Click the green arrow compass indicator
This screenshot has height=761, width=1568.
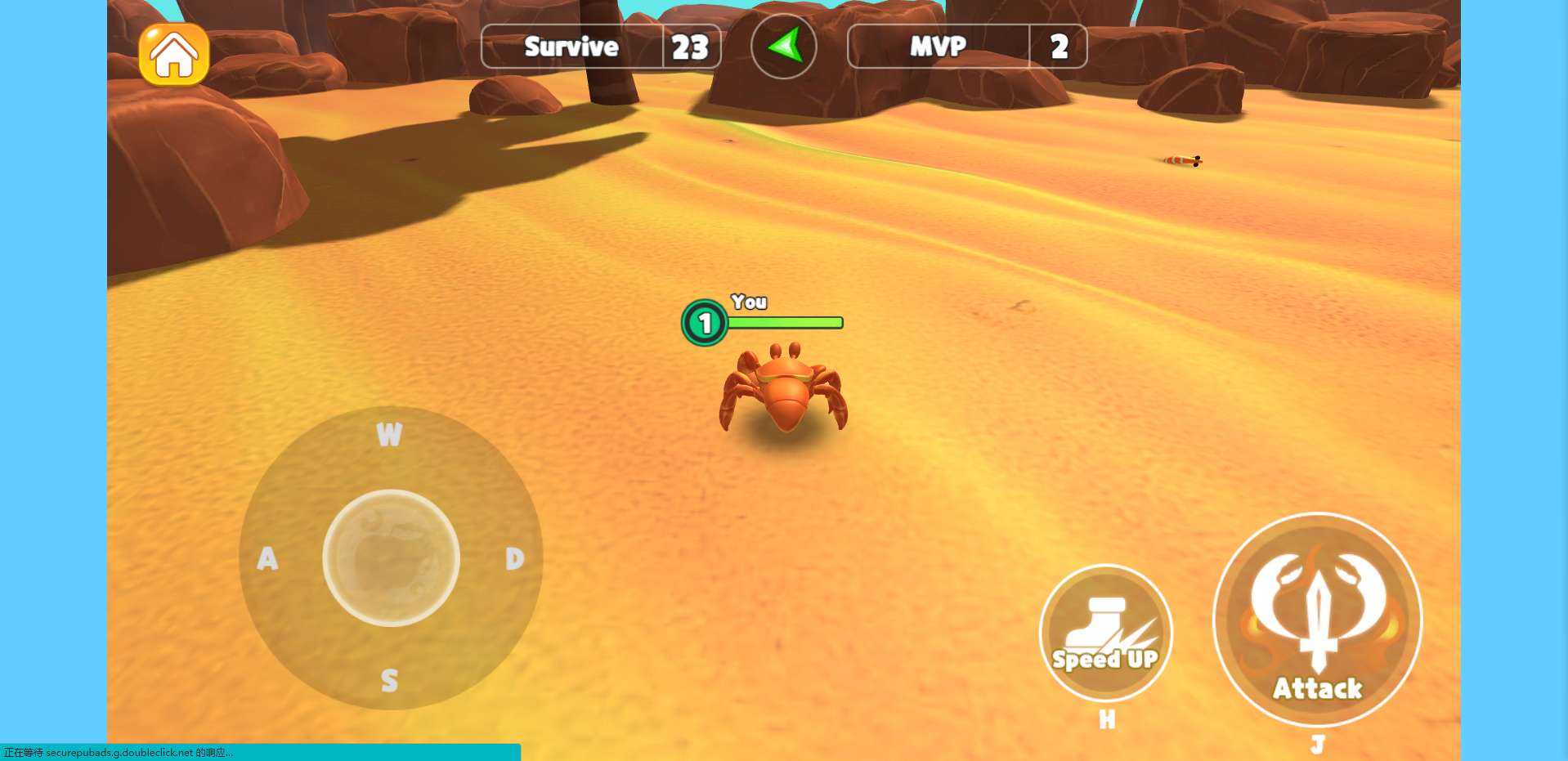click(783, 47)
